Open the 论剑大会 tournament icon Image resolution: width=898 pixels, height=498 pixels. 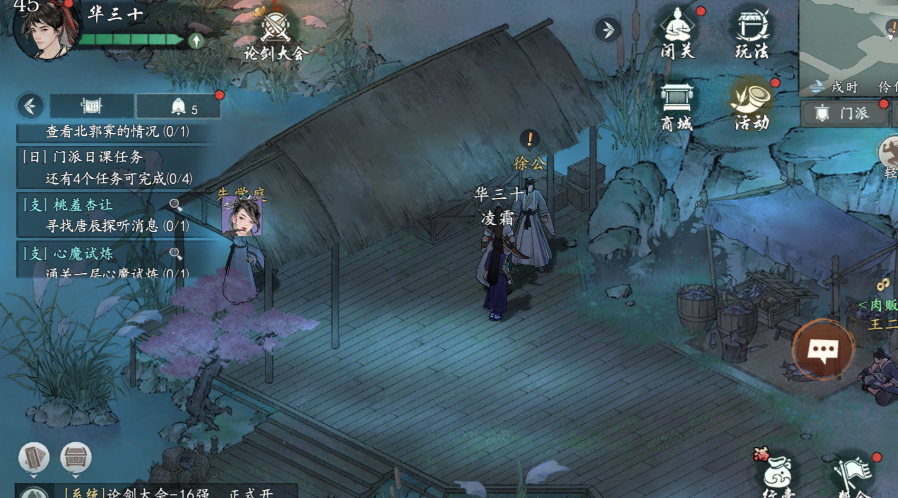(x=275, y=34)
